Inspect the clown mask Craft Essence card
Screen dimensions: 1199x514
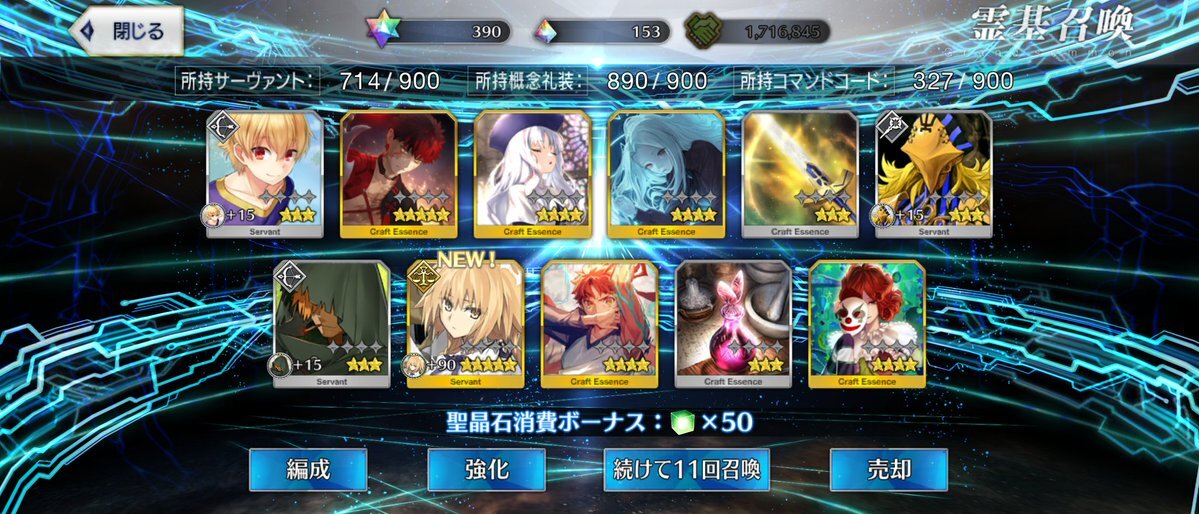tap(867, 324)
